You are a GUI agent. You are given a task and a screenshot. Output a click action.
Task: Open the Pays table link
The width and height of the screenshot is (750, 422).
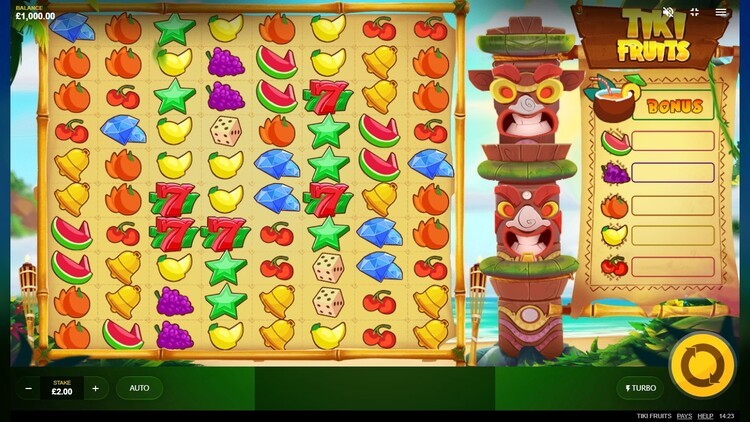(684, 416)
